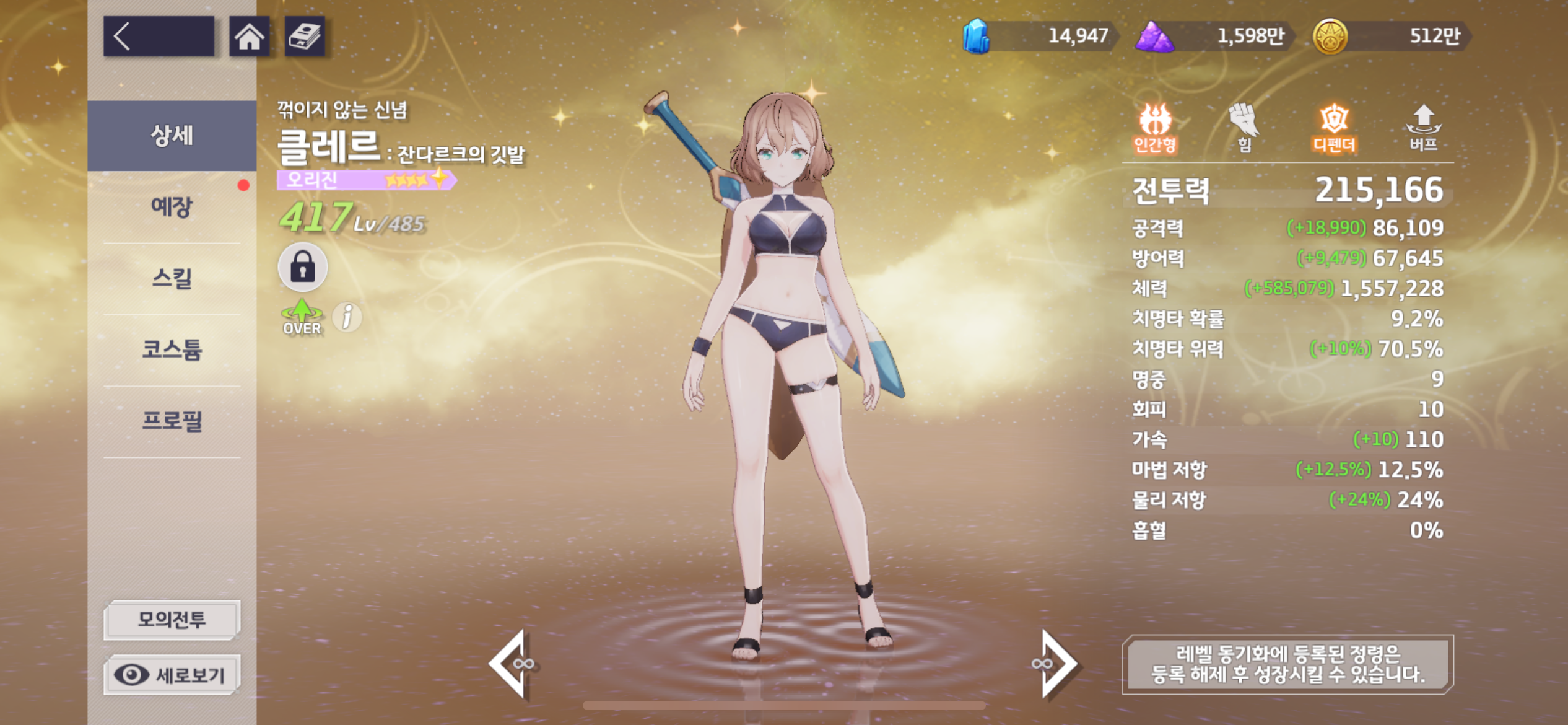
Task: Return to the home screen
Action: coord(249,37)
